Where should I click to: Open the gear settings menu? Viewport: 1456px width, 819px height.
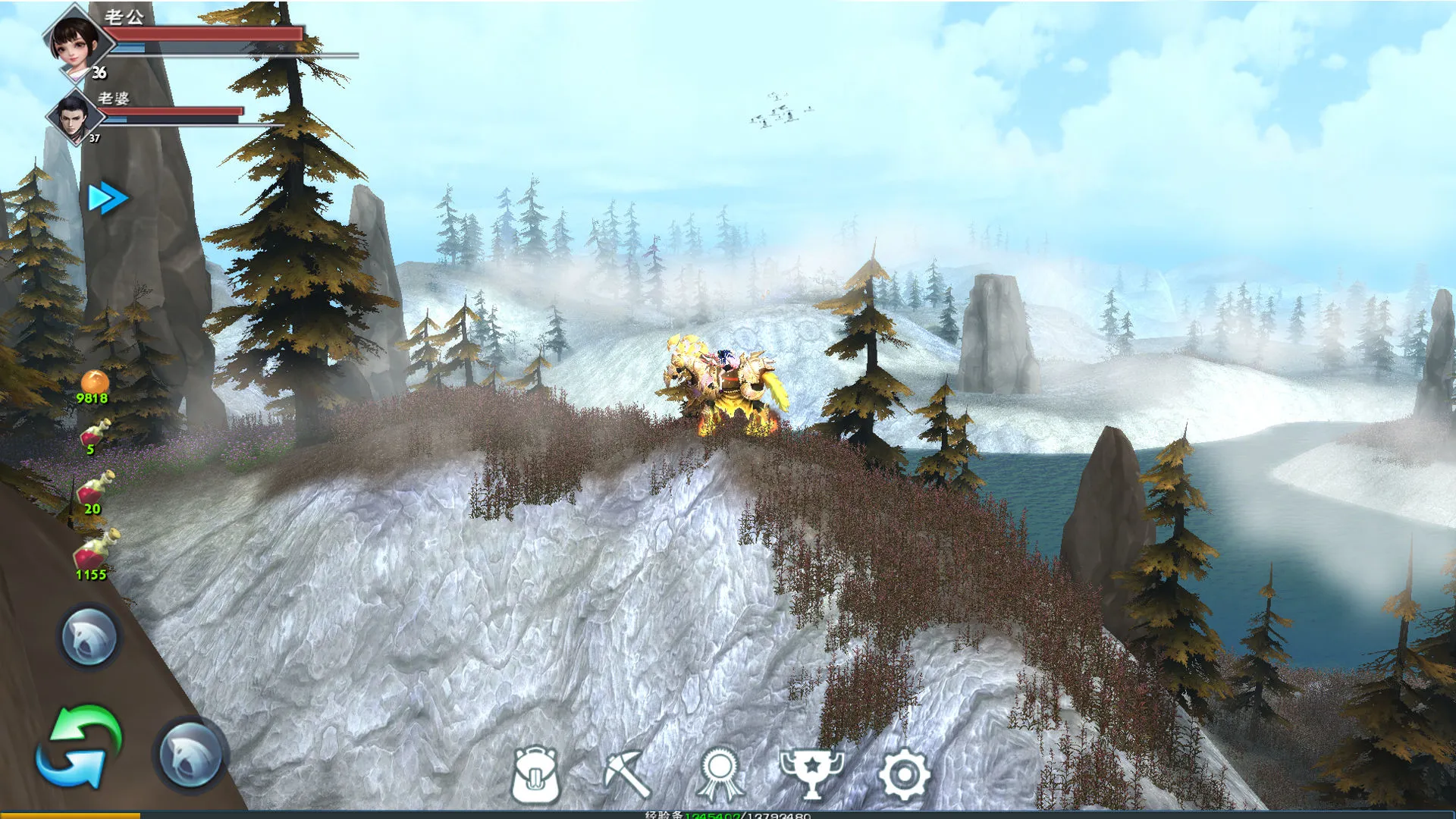tap(903, 774)
